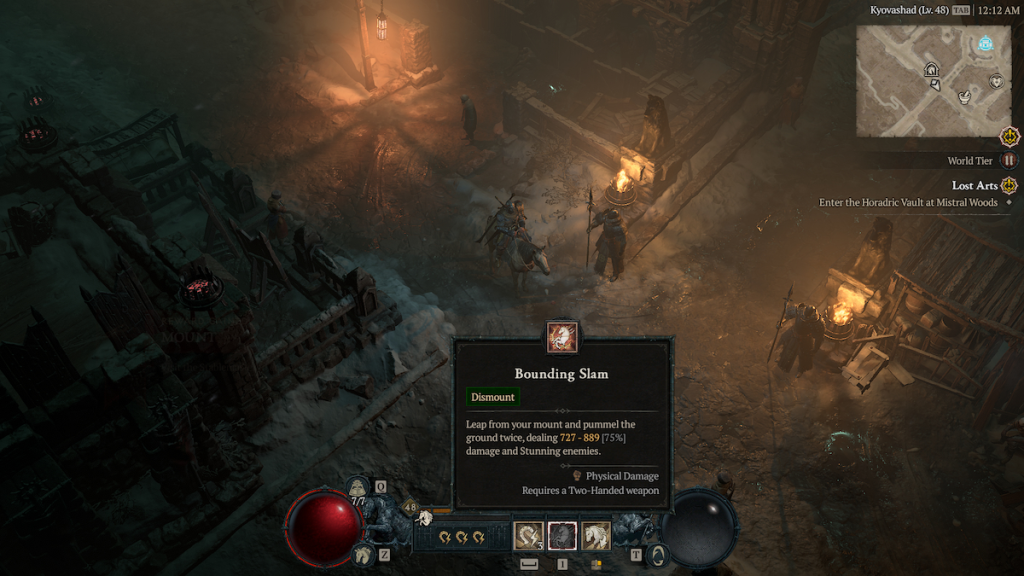Open the Lost Arts quest tracker
The height and width of the screenshot is (576, 1024).
pyautogui.click(x=974, y=185)
